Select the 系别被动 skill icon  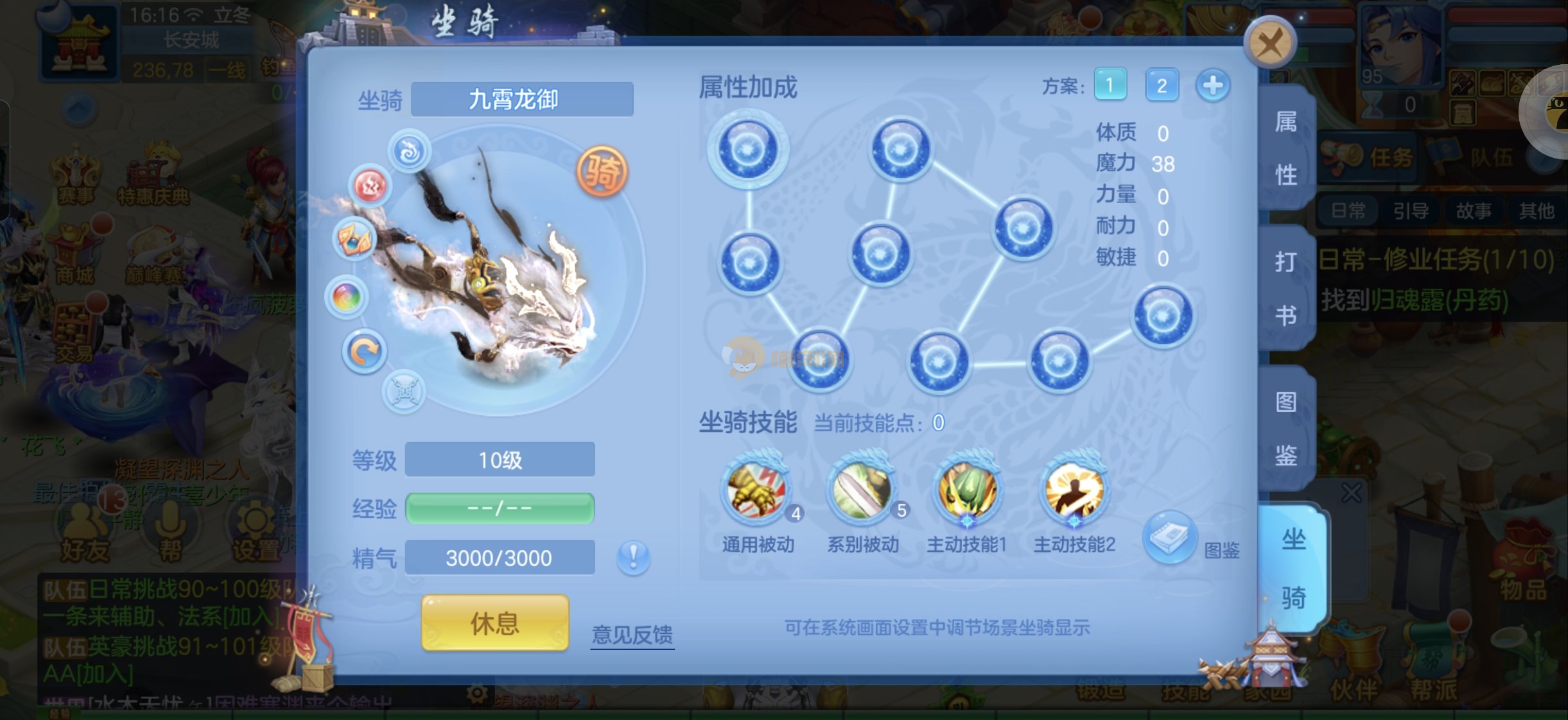coord(862,492)
